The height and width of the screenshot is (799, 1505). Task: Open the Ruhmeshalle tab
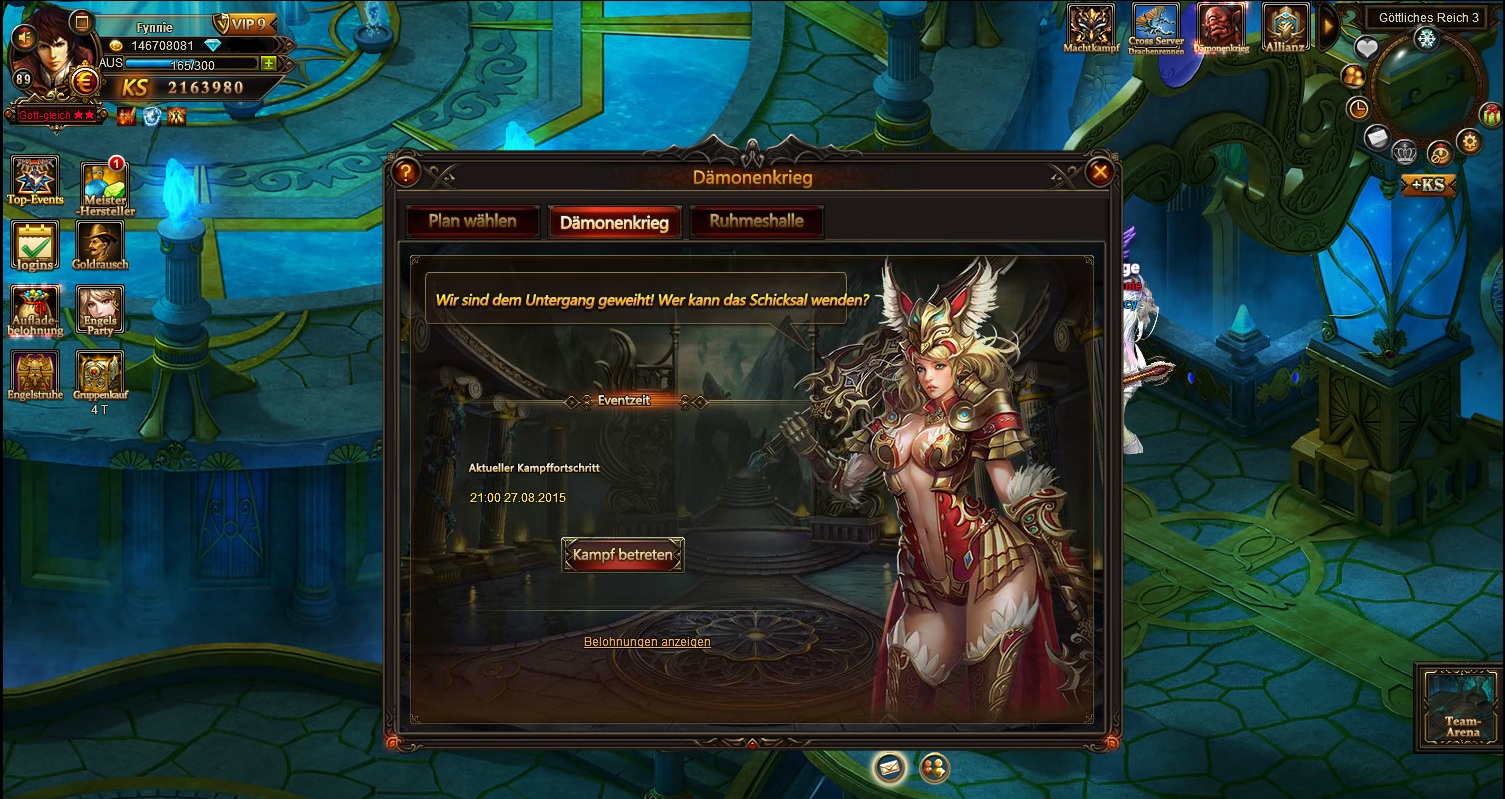756,221
